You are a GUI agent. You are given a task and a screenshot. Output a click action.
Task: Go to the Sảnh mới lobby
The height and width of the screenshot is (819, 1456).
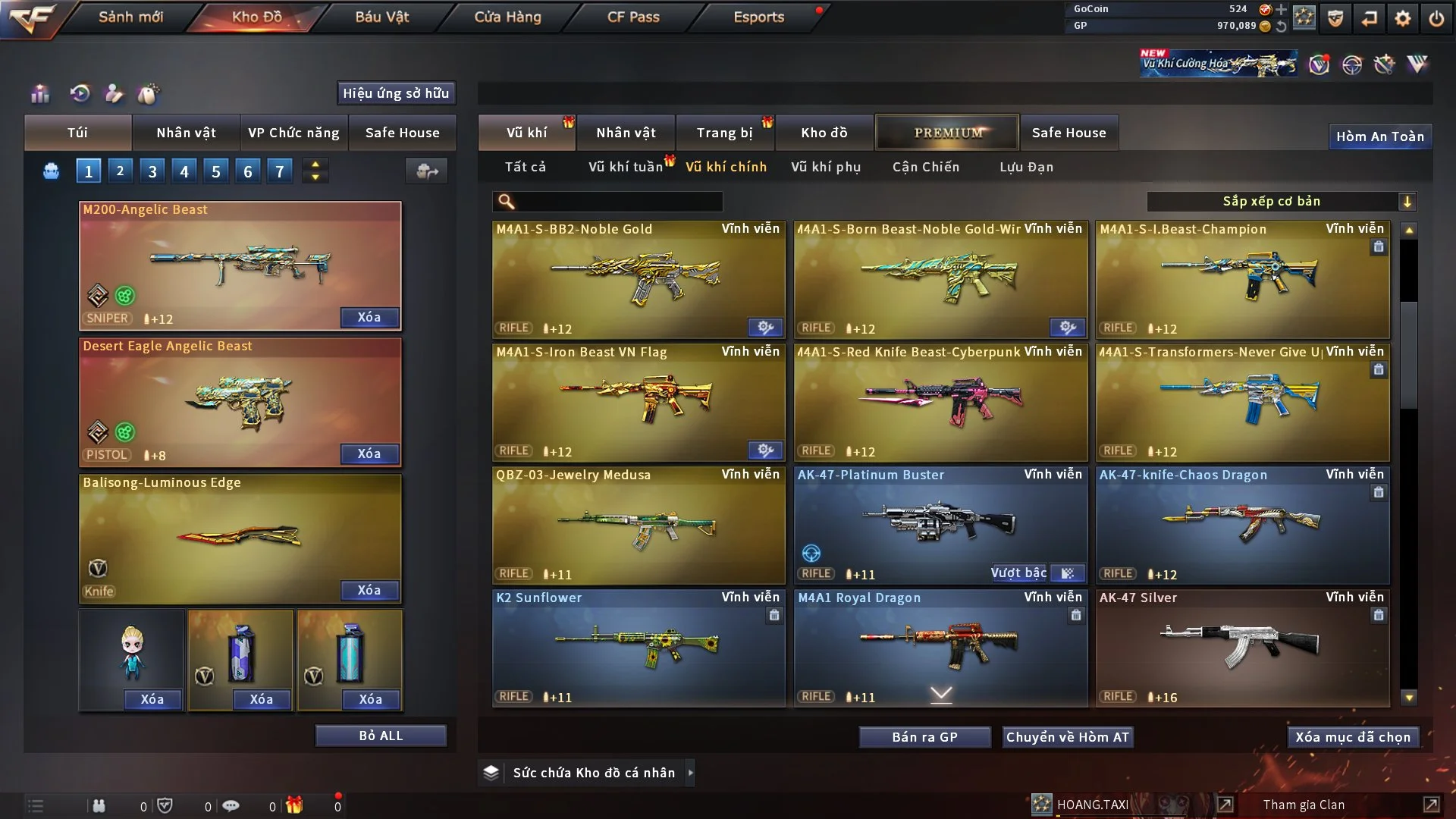click(x=130, y=17)
